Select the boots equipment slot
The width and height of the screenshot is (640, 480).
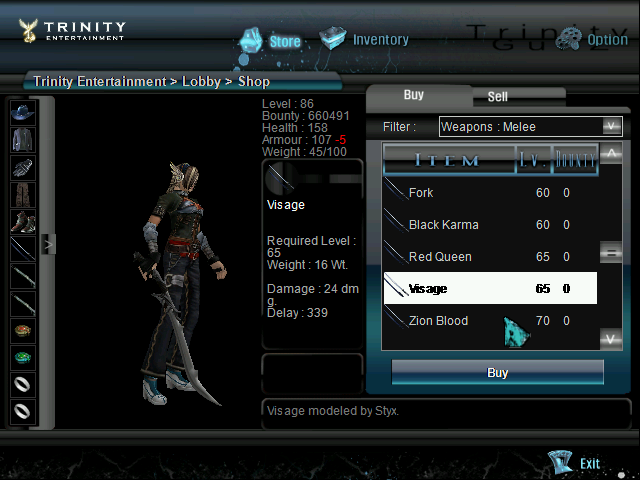pos(23,221)
